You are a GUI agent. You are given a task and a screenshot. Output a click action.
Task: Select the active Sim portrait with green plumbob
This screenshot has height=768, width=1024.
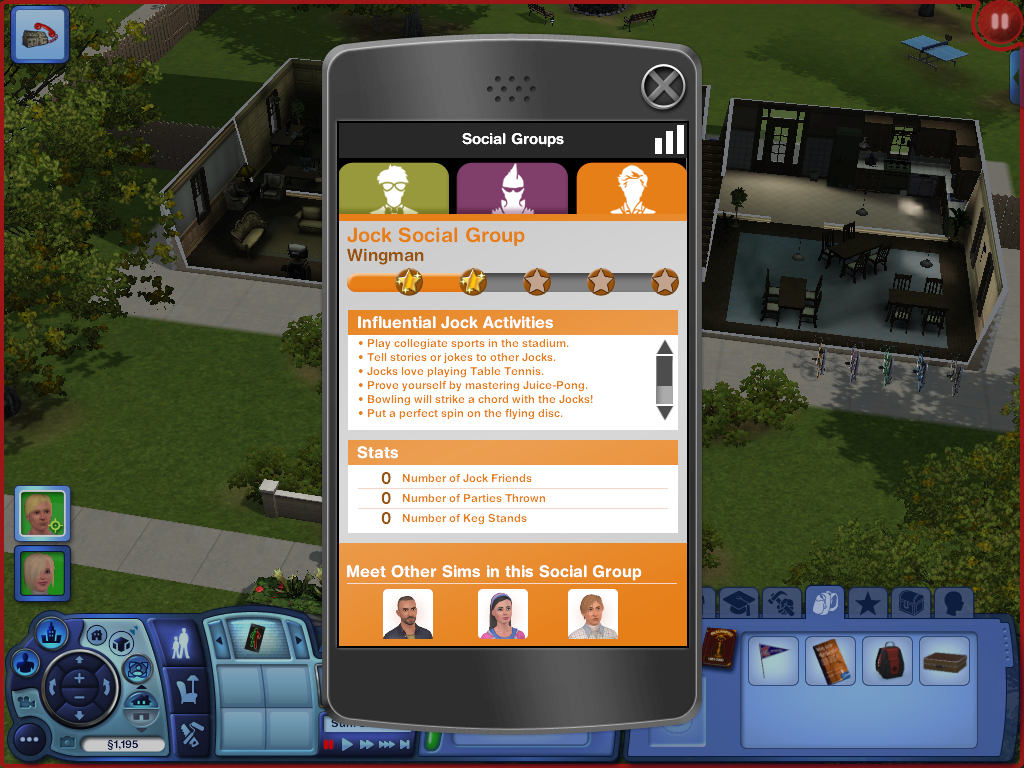pos(42,513)
